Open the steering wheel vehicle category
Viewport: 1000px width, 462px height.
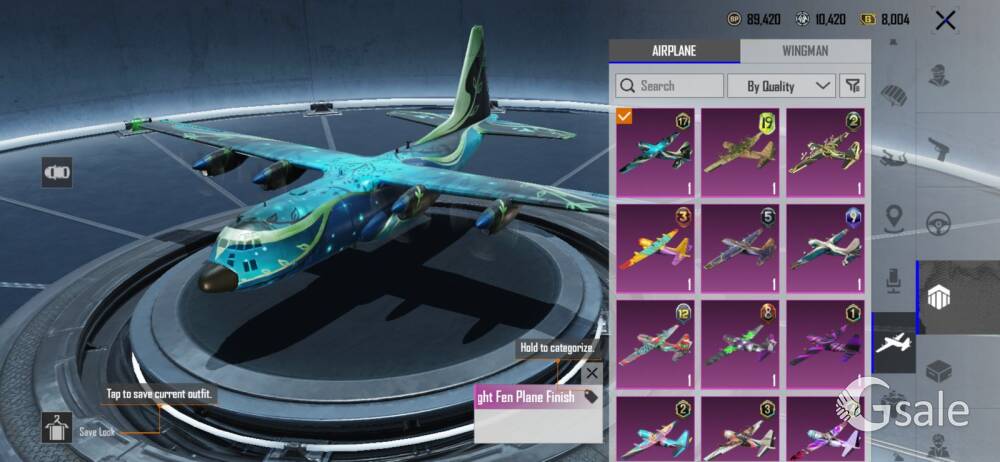938,222
